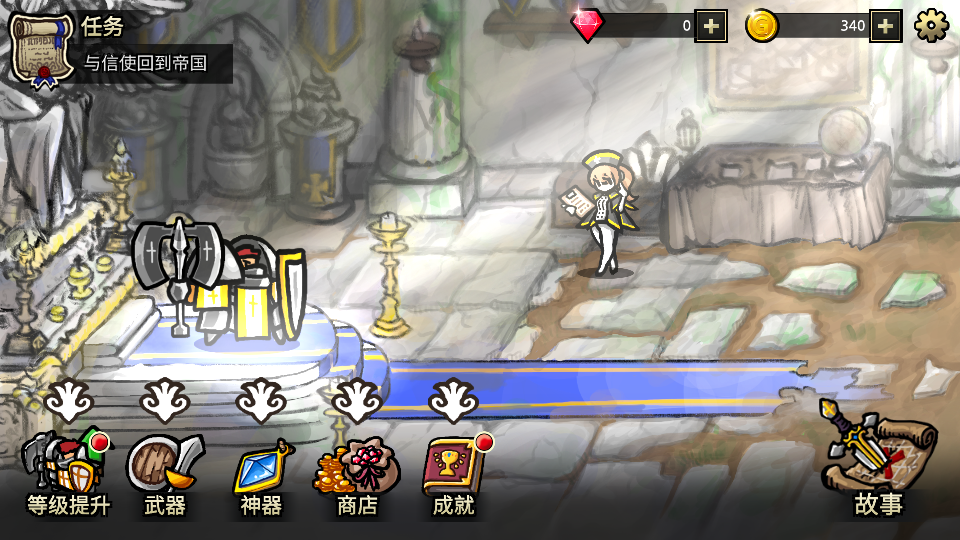Open the 成就 achievements book
This screenshot has height=540, width=960.
[454, 472]
